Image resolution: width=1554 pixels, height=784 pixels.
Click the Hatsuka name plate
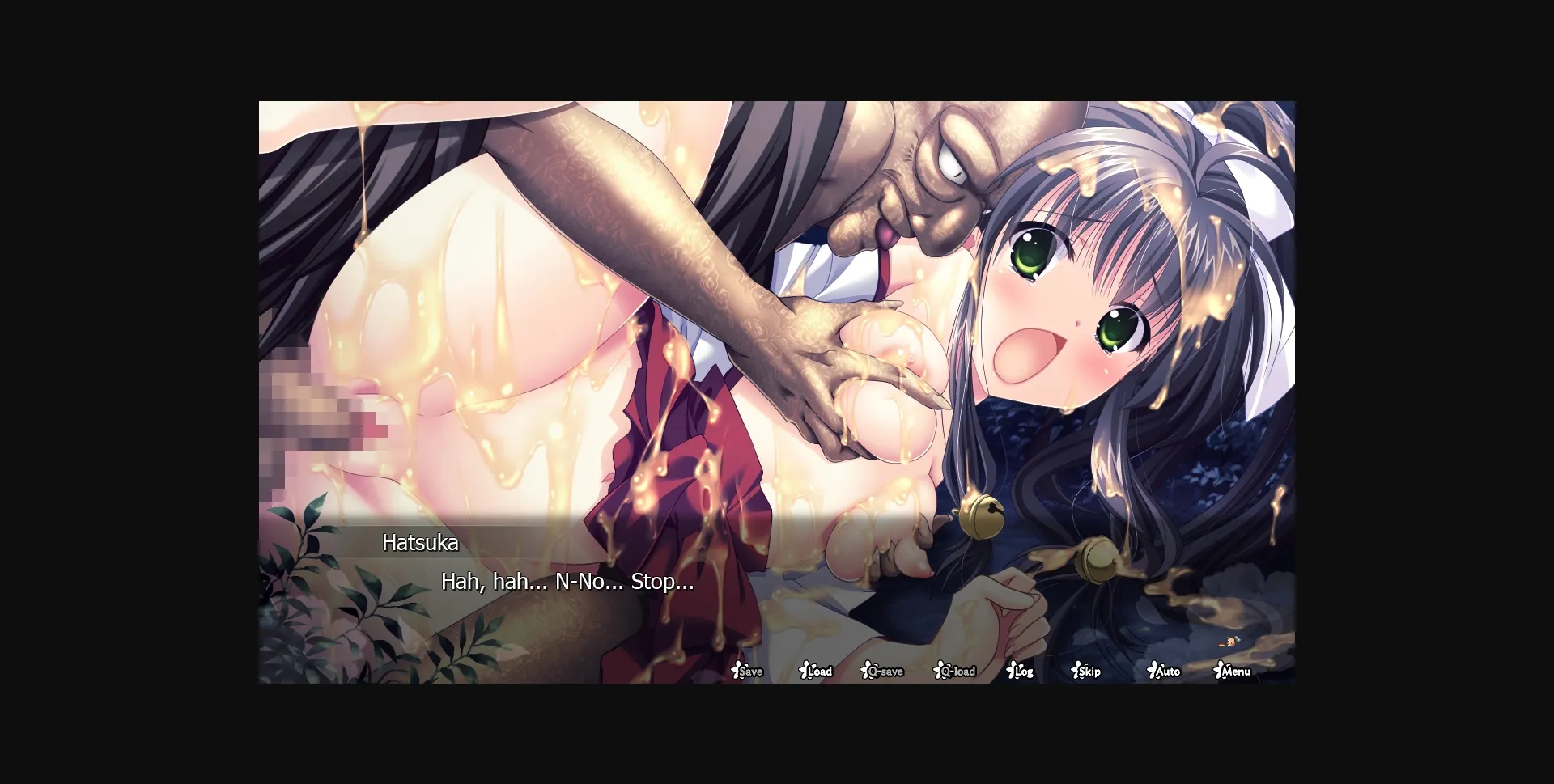click(421, 544)
